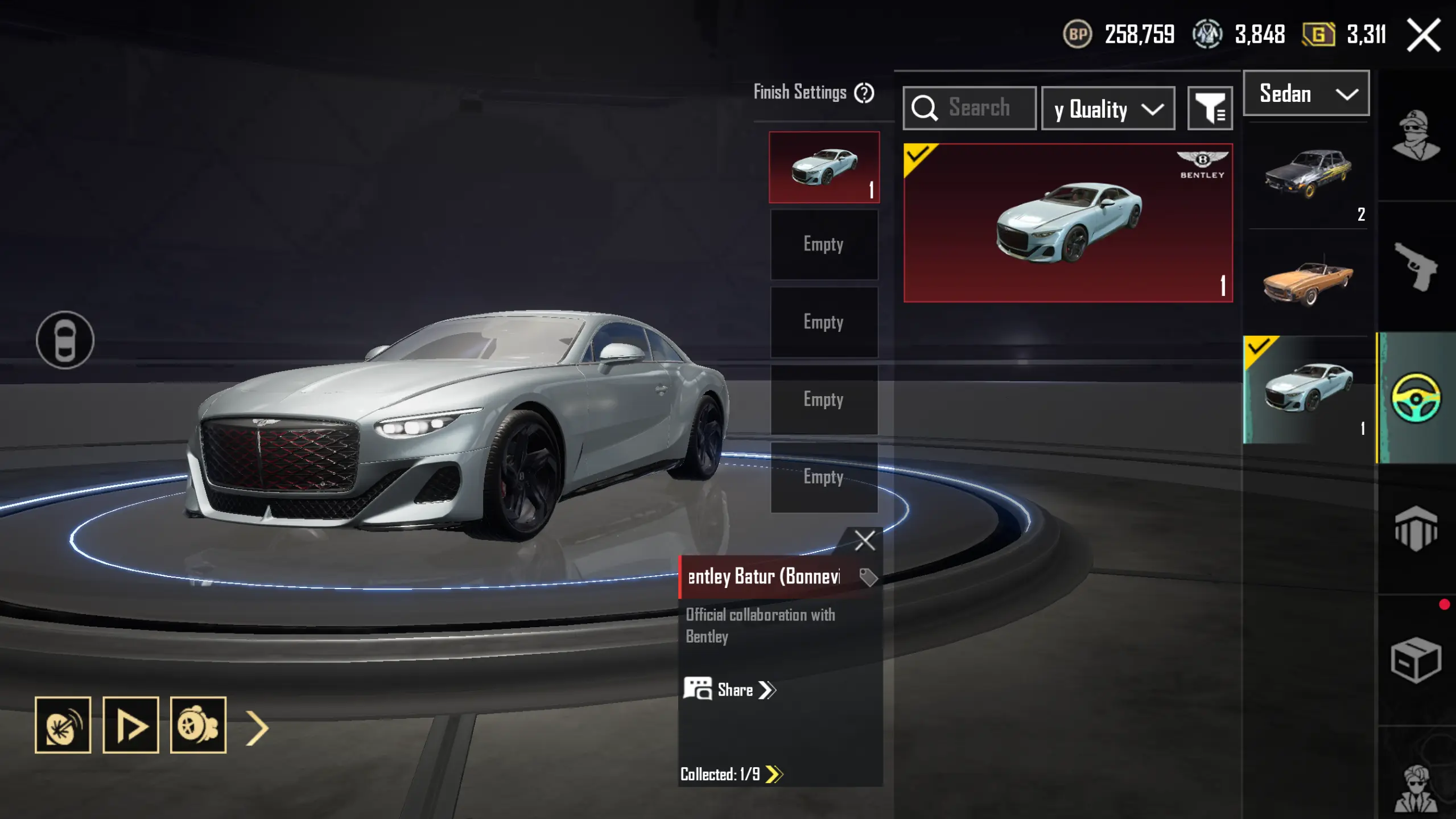Viewport: 1456px width, 819px height.
Task: Open the filter funnel button
Action: (1210, 108)
